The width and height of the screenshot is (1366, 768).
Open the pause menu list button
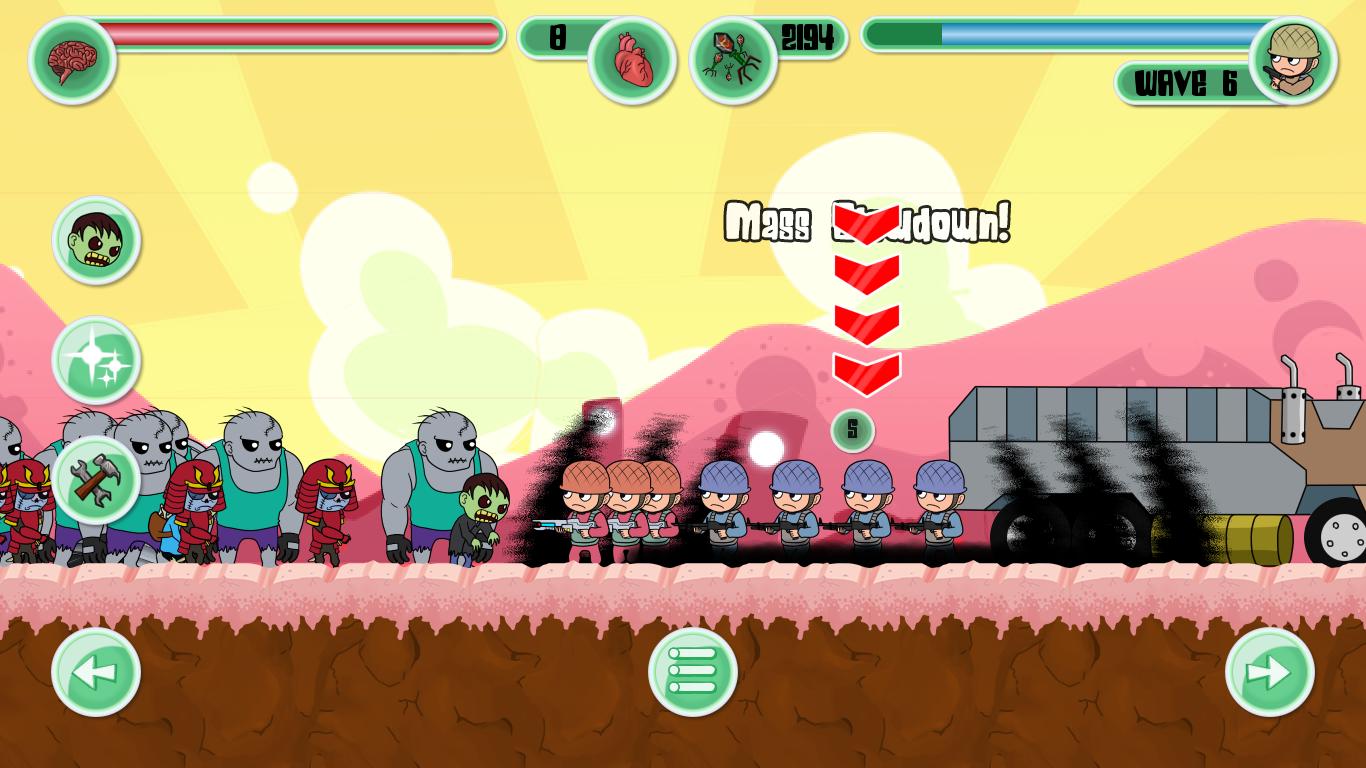click(693, 672)
